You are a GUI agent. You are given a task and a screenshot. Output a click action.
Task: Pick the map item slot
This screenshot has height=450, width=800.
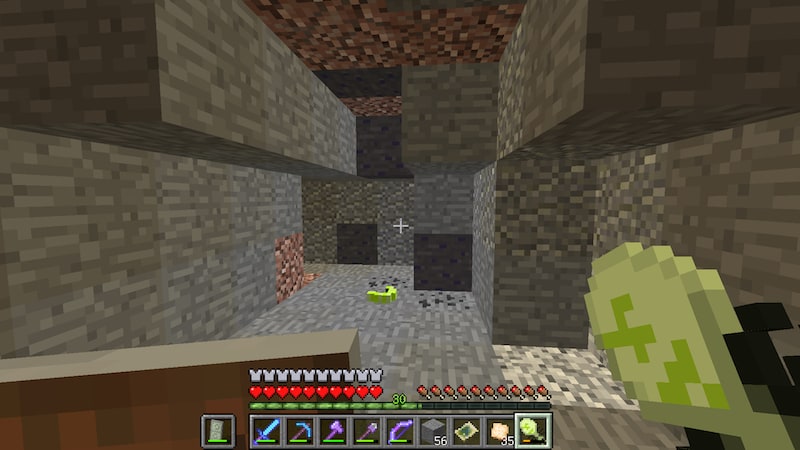(466, 432)
